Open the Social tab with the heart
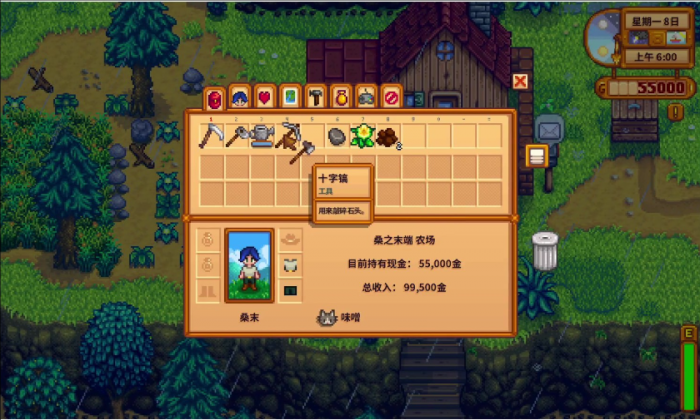Image resolution: width=700 pixels, height=420 pixels. pyautogui.click(x=265, y=97)
